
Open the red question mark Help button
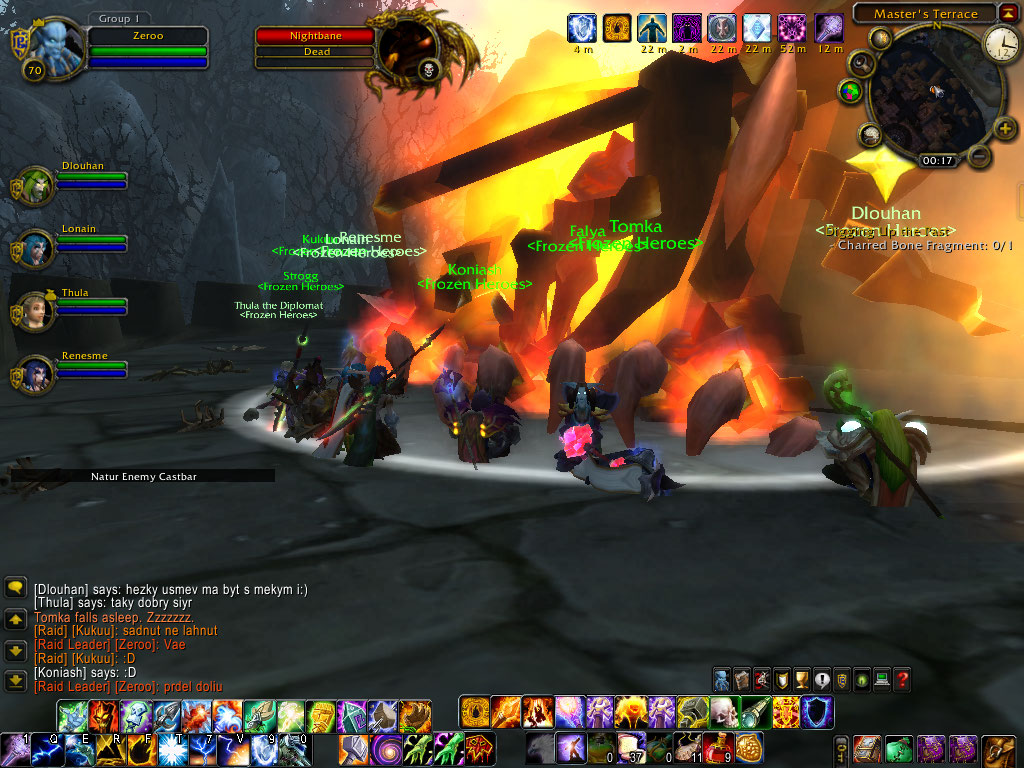[902, 680]
